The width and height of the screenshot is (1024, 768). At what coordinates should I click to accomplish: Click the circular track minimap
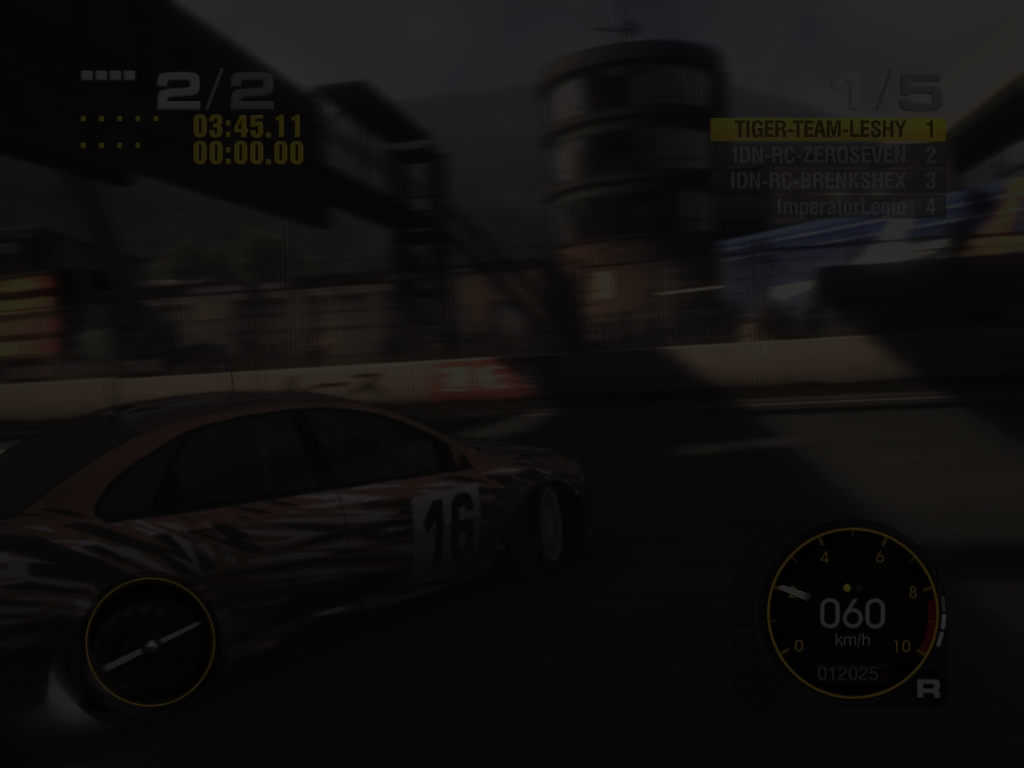[150, 642]
